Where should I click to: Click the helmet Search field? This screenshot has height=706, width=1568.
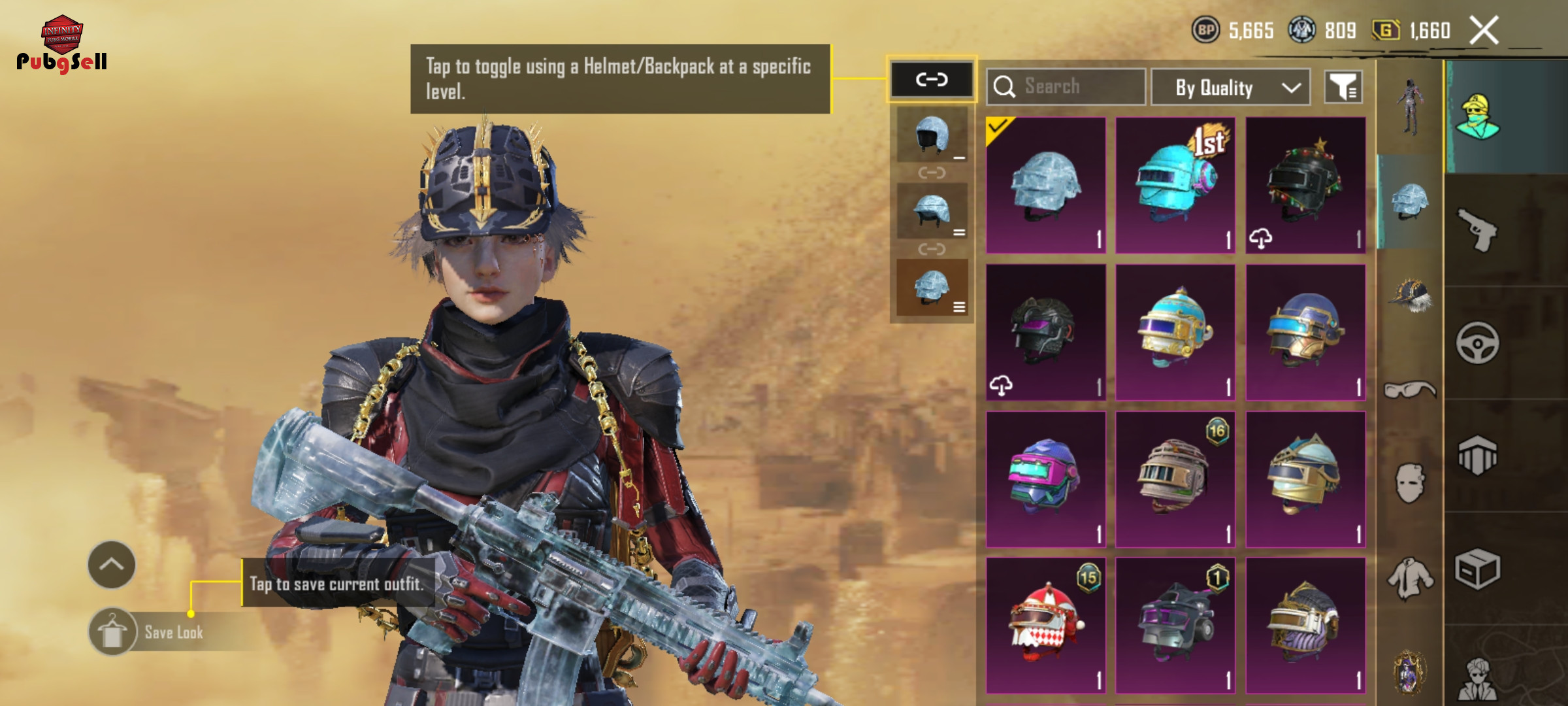pos(1066,86)
